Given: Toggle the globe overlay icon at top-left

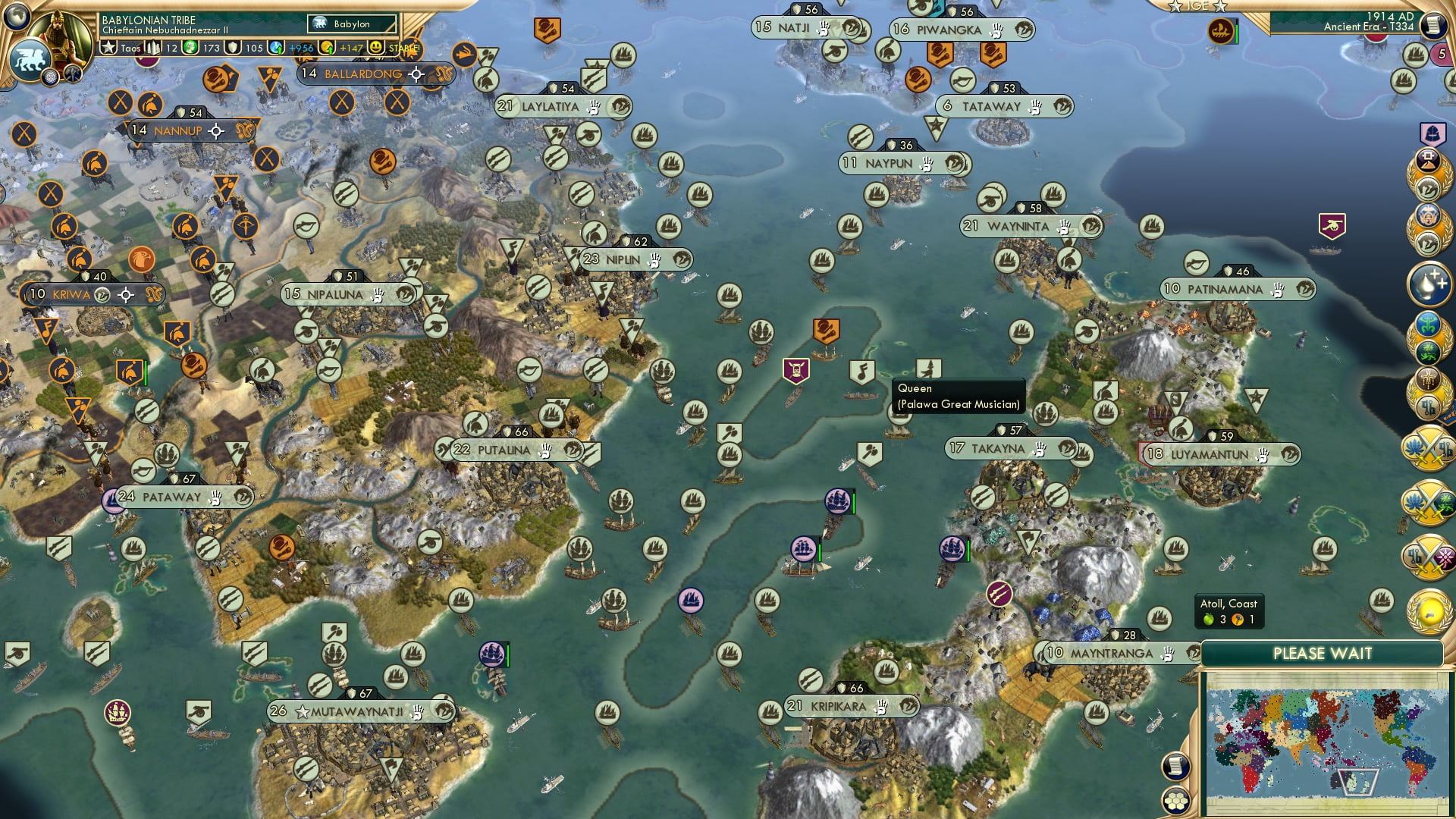Looking at the screenshot, I should point(17,17).
